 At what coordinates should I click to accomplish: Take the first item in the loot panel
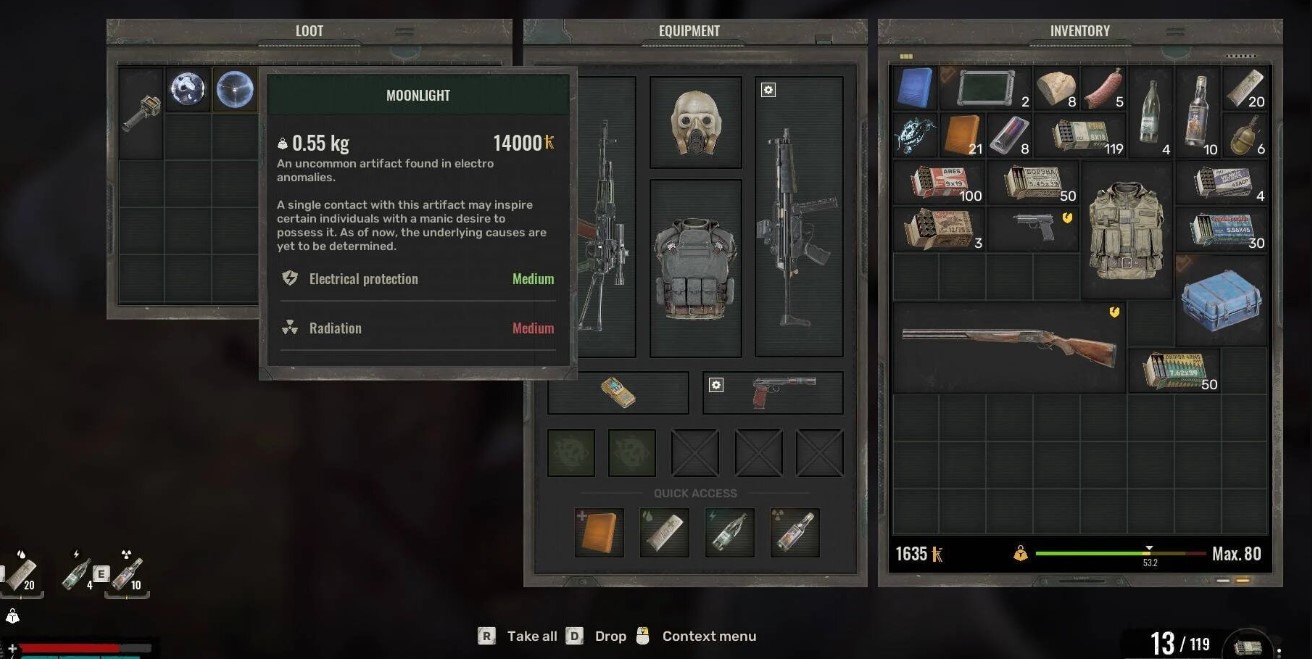pos(141,112)
